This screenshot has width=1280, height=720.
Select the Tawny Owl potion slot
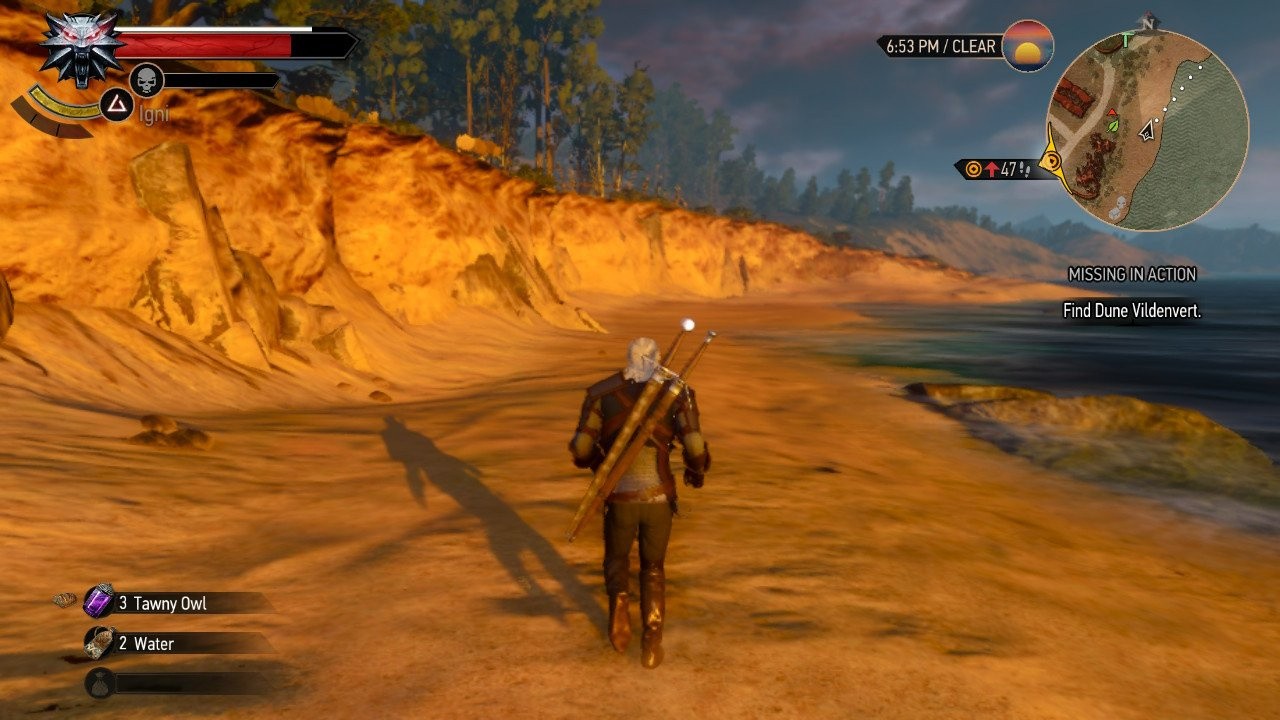coord(100,603)
